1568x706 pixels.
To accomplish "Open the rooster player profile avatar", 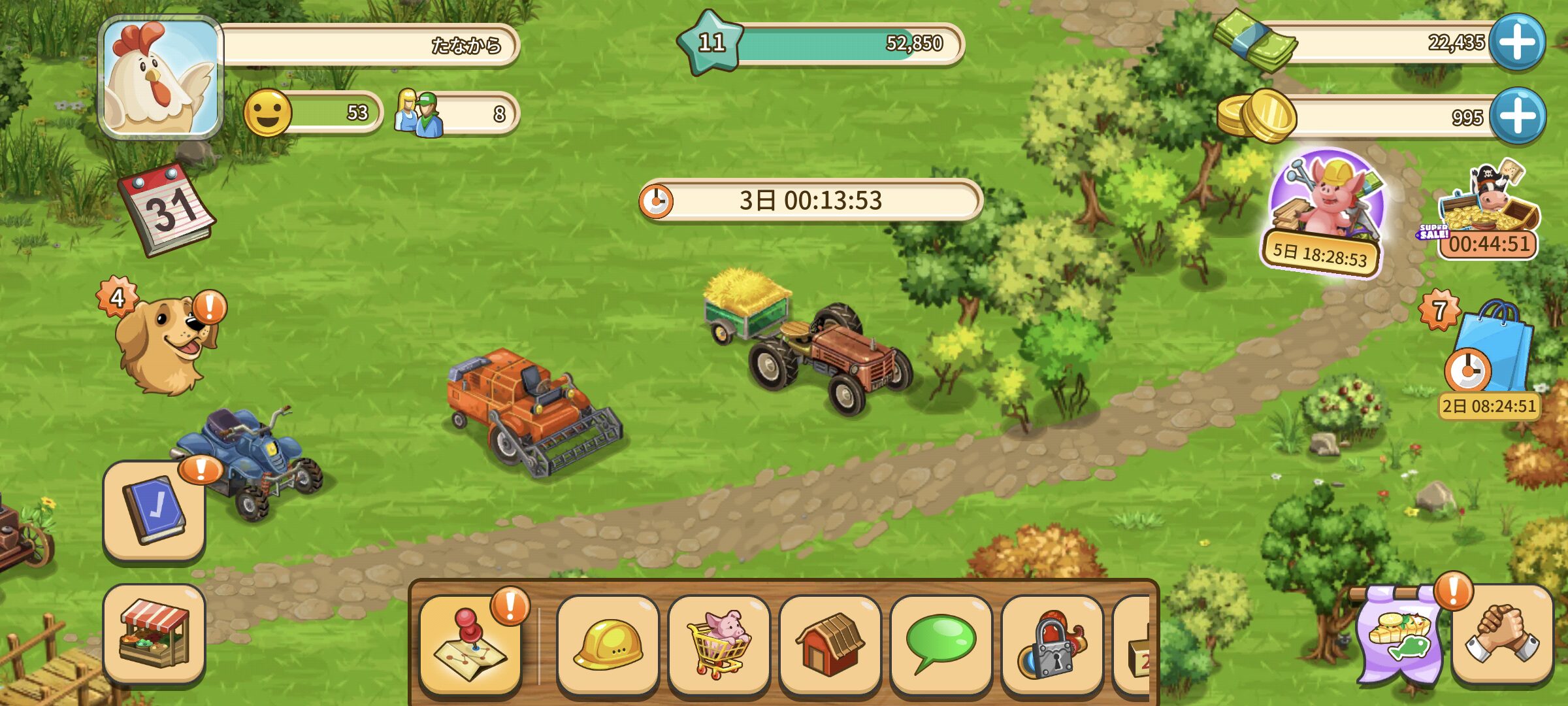I will (x=161, y=77).
